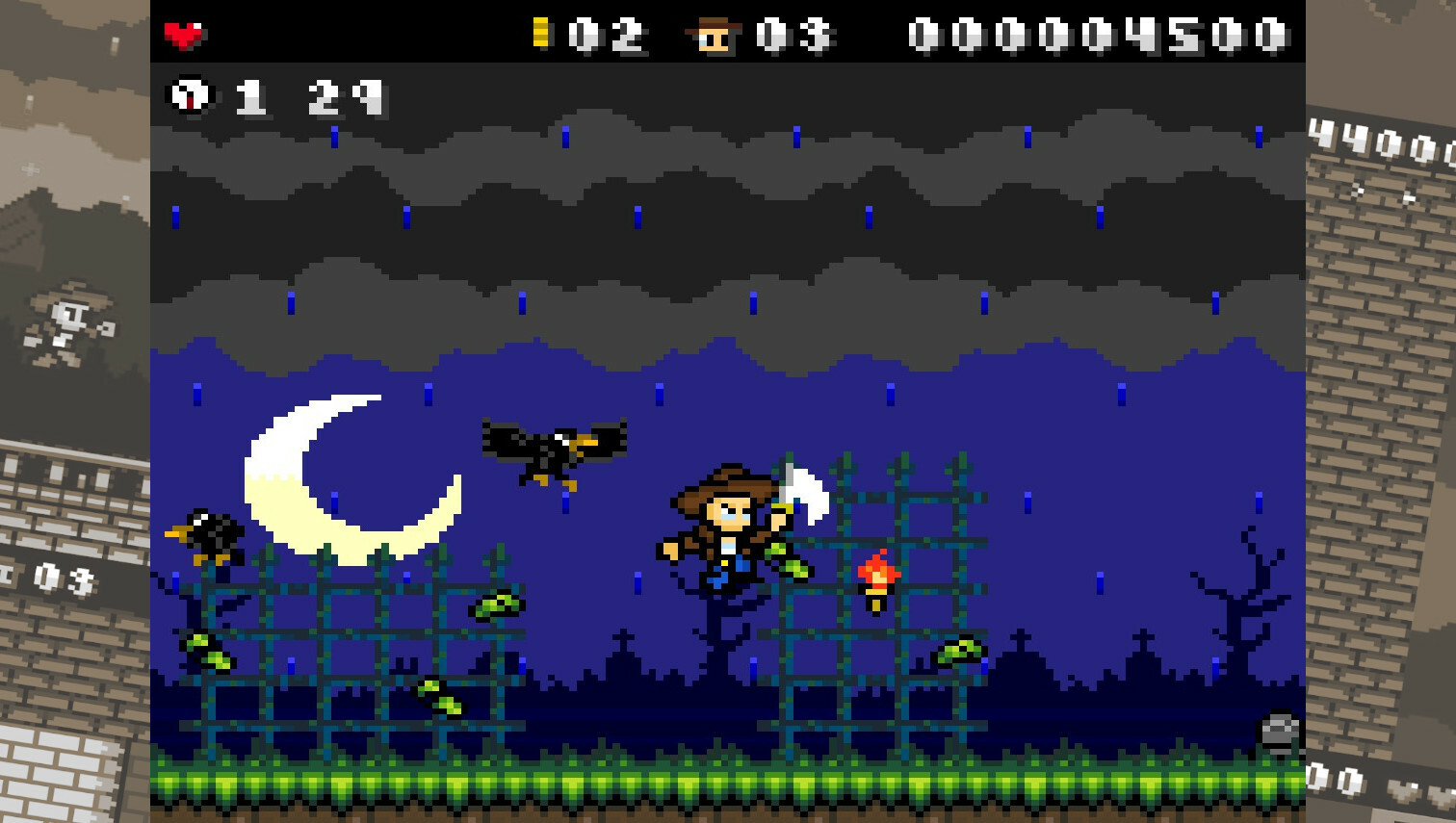Screen dimensions: 1456x823
Task: Click the gold coin counter icon
Action: (x=541, y=33)
